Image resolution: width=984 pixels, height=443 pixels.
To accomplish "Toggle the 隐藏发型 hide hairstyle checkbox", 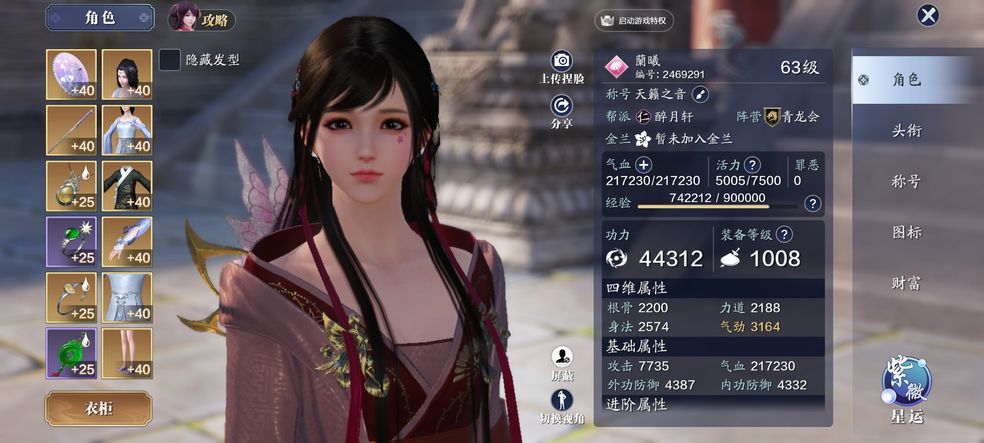I will coord(170,60).
